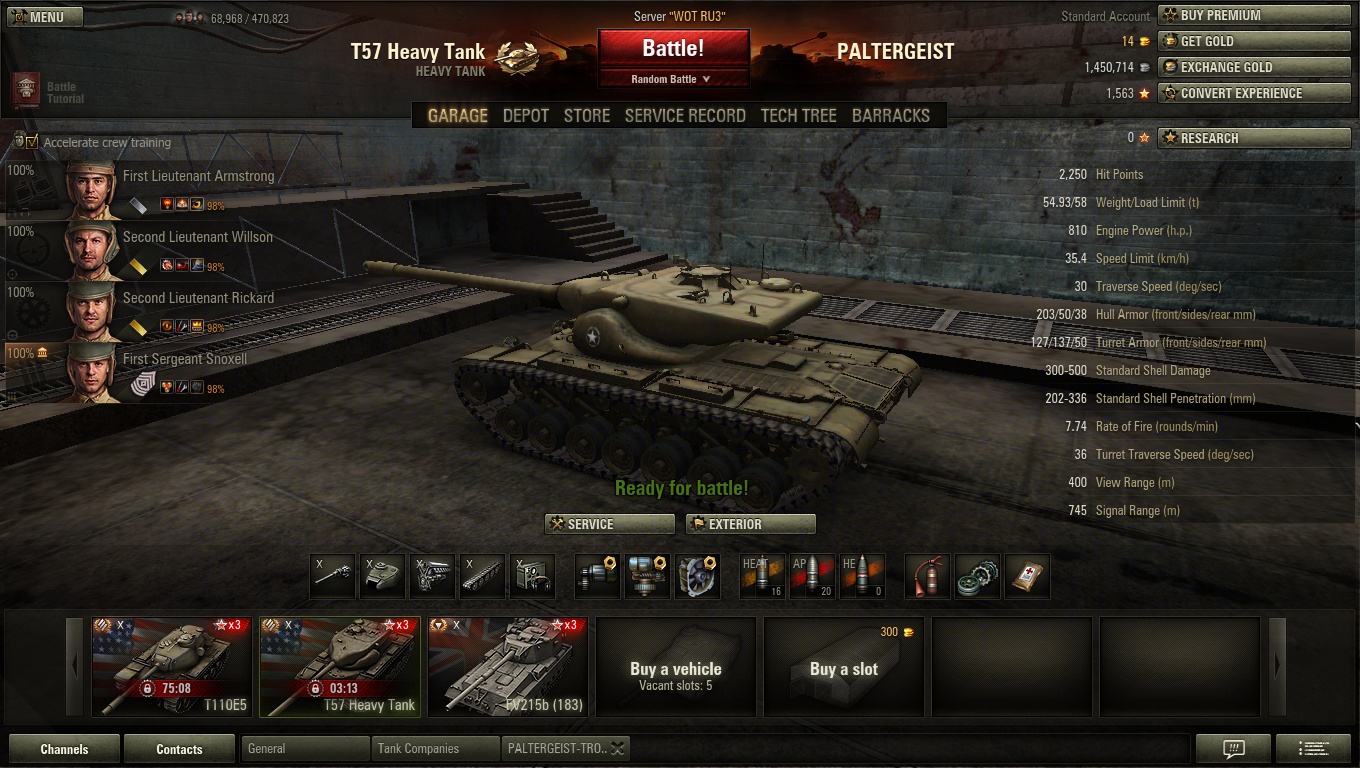The height and width of the screenshot is (768, 1360).
Task: Select crew member First Lieutenant Armstrong
Action: (198, 176)
